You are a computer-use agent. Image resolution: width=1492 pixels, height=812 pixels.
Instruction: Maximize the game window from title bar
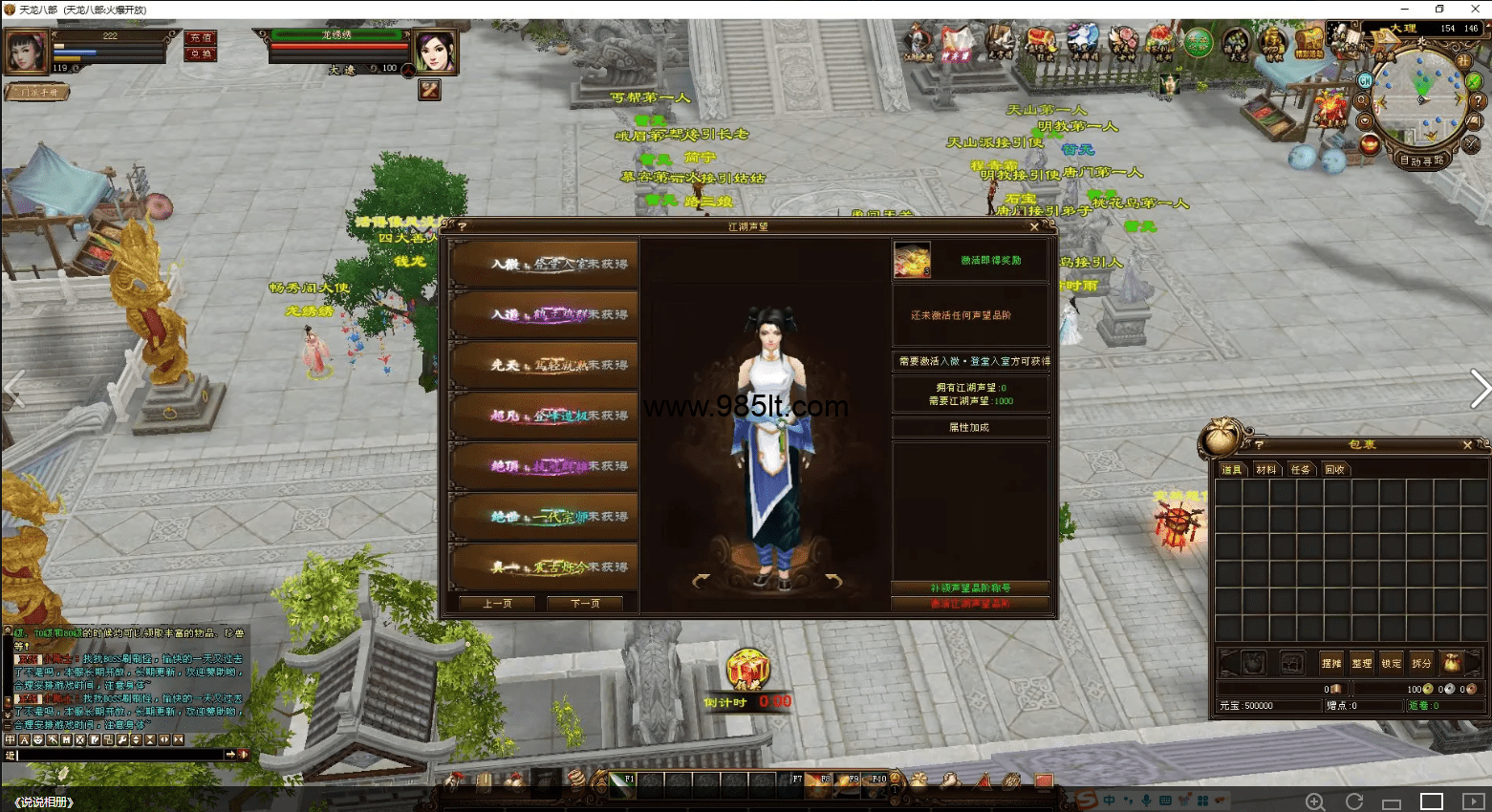(1439, 9)
